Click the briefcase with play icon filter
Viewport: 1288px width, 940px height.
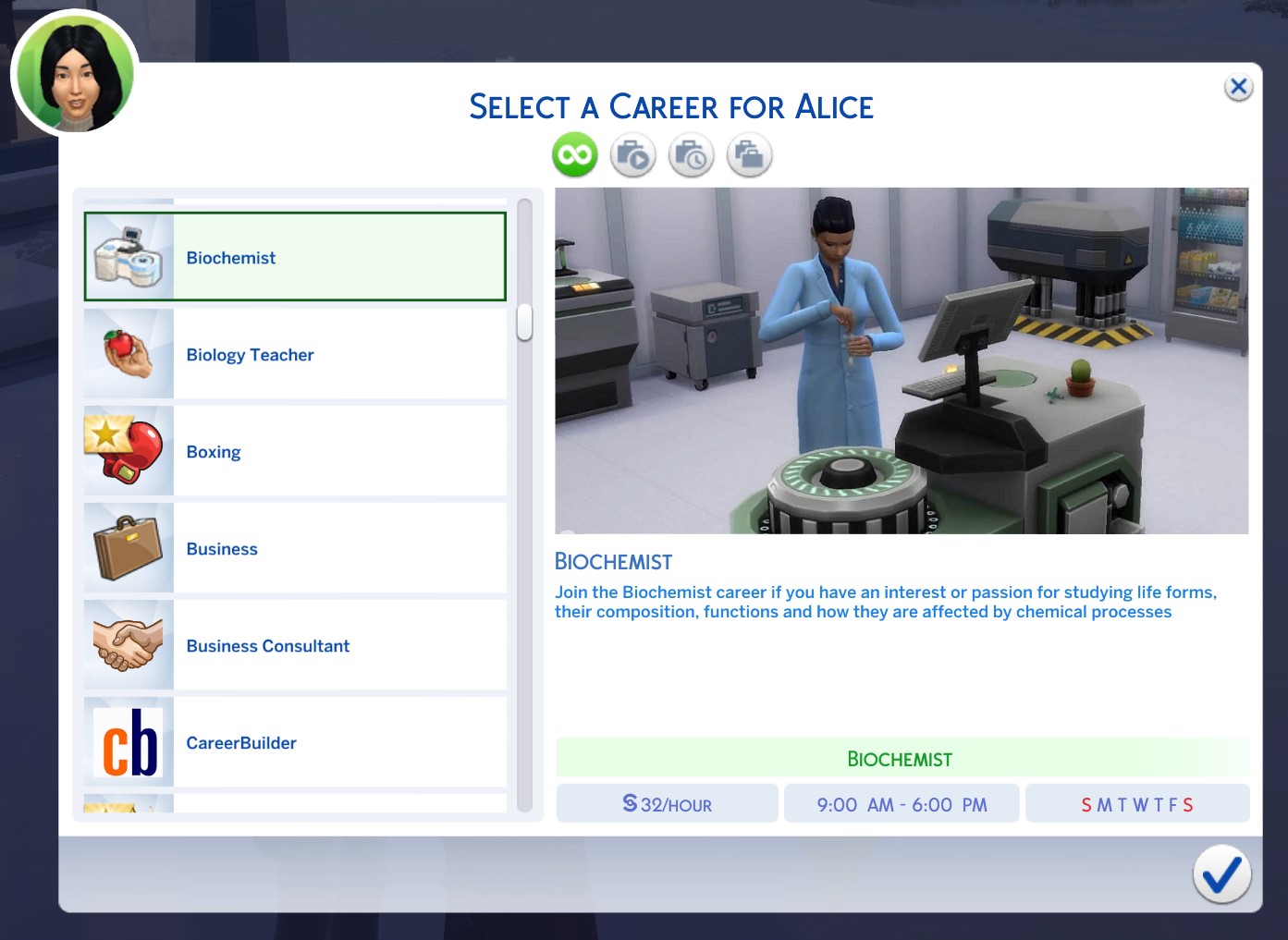[x=632, y=154]
